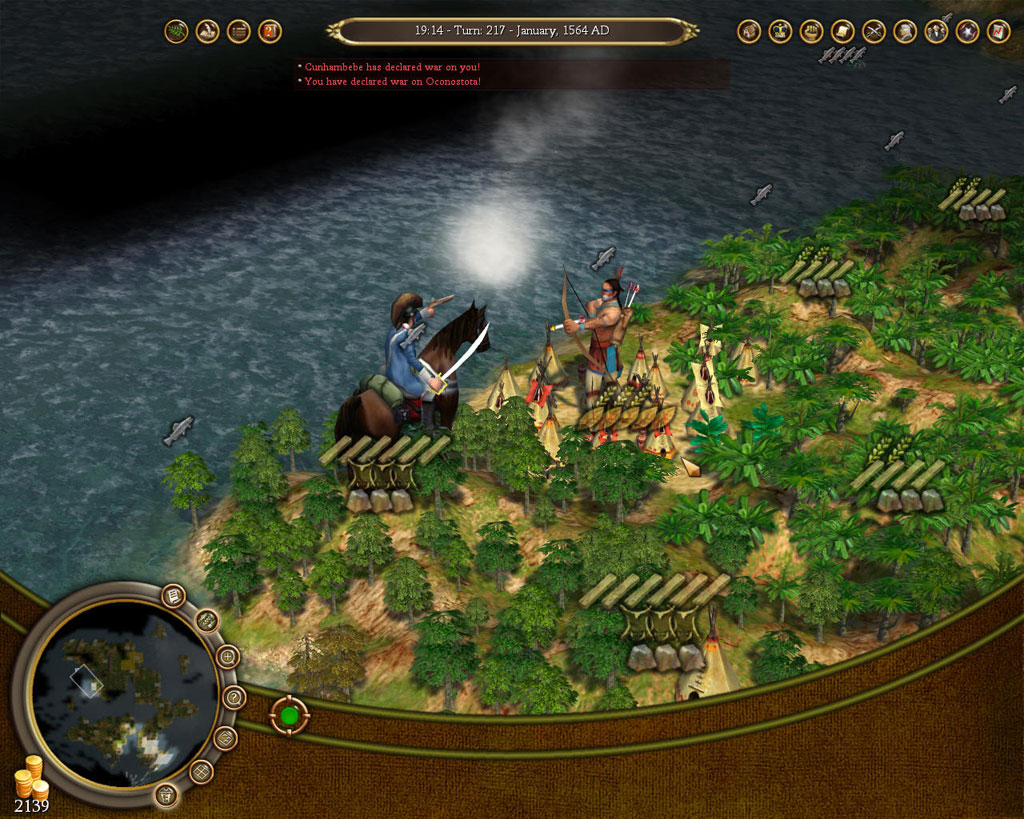
Task: Toggle the grid display button by minimap
Action: [201, 771]
